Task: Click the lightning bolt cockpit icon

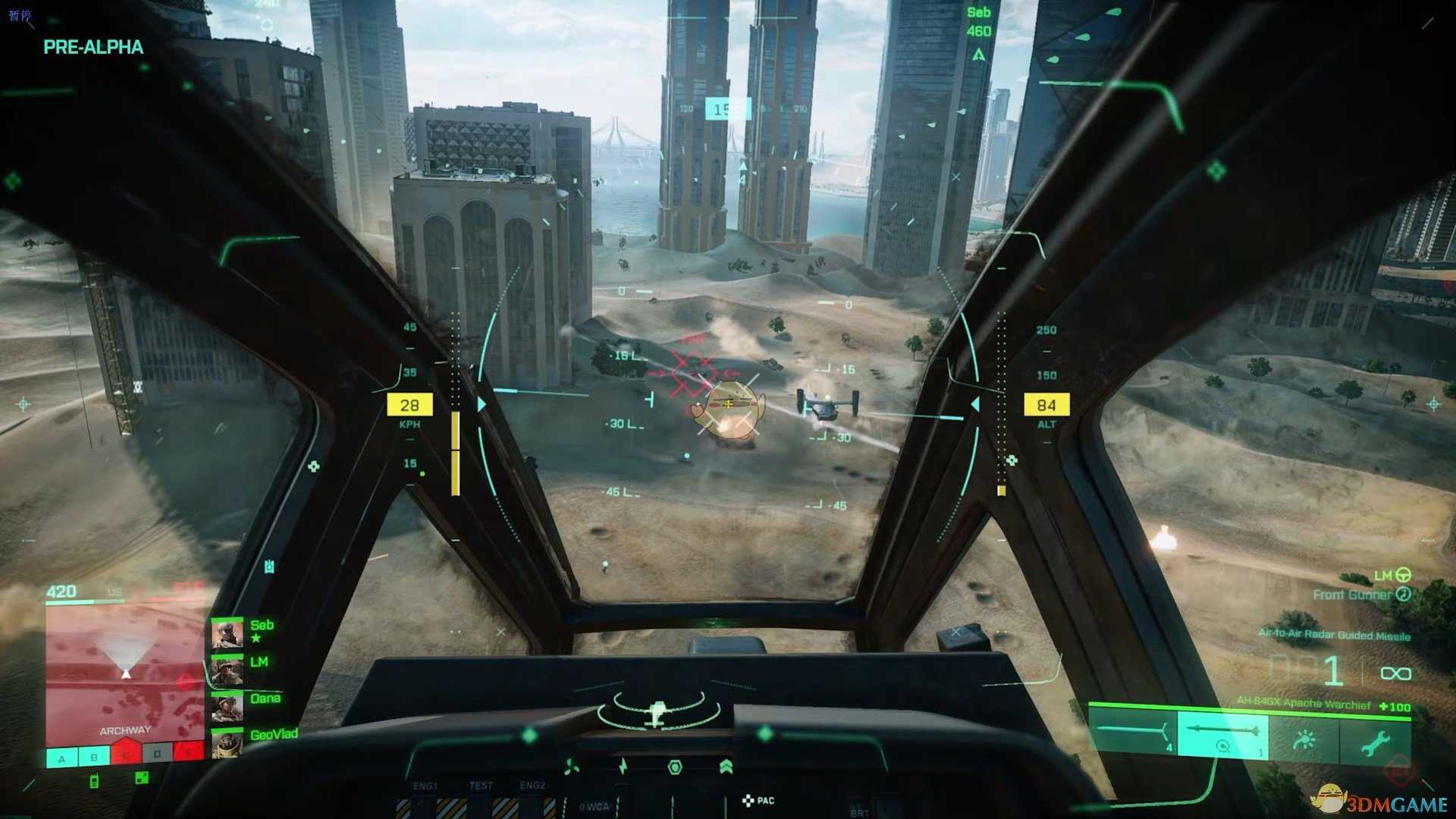Action: coord(623,767)
